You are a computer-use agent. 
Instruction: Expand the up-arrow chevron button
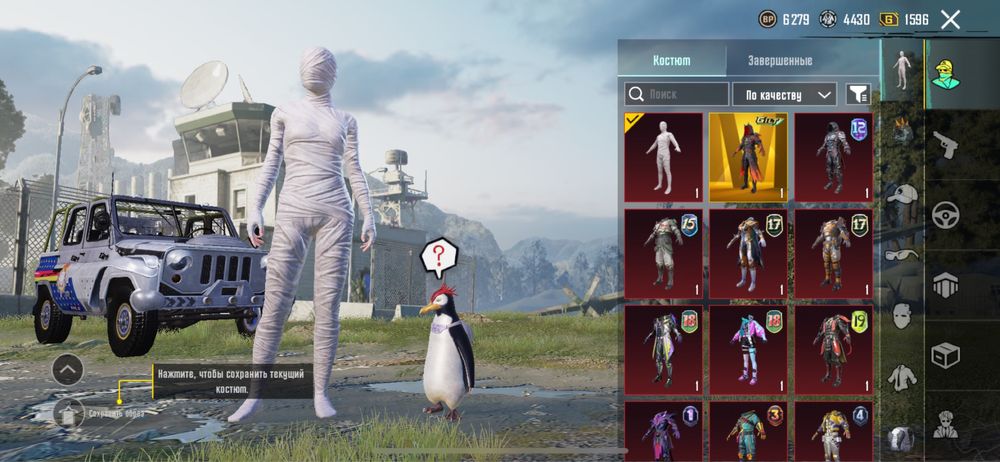pos(67,370)
